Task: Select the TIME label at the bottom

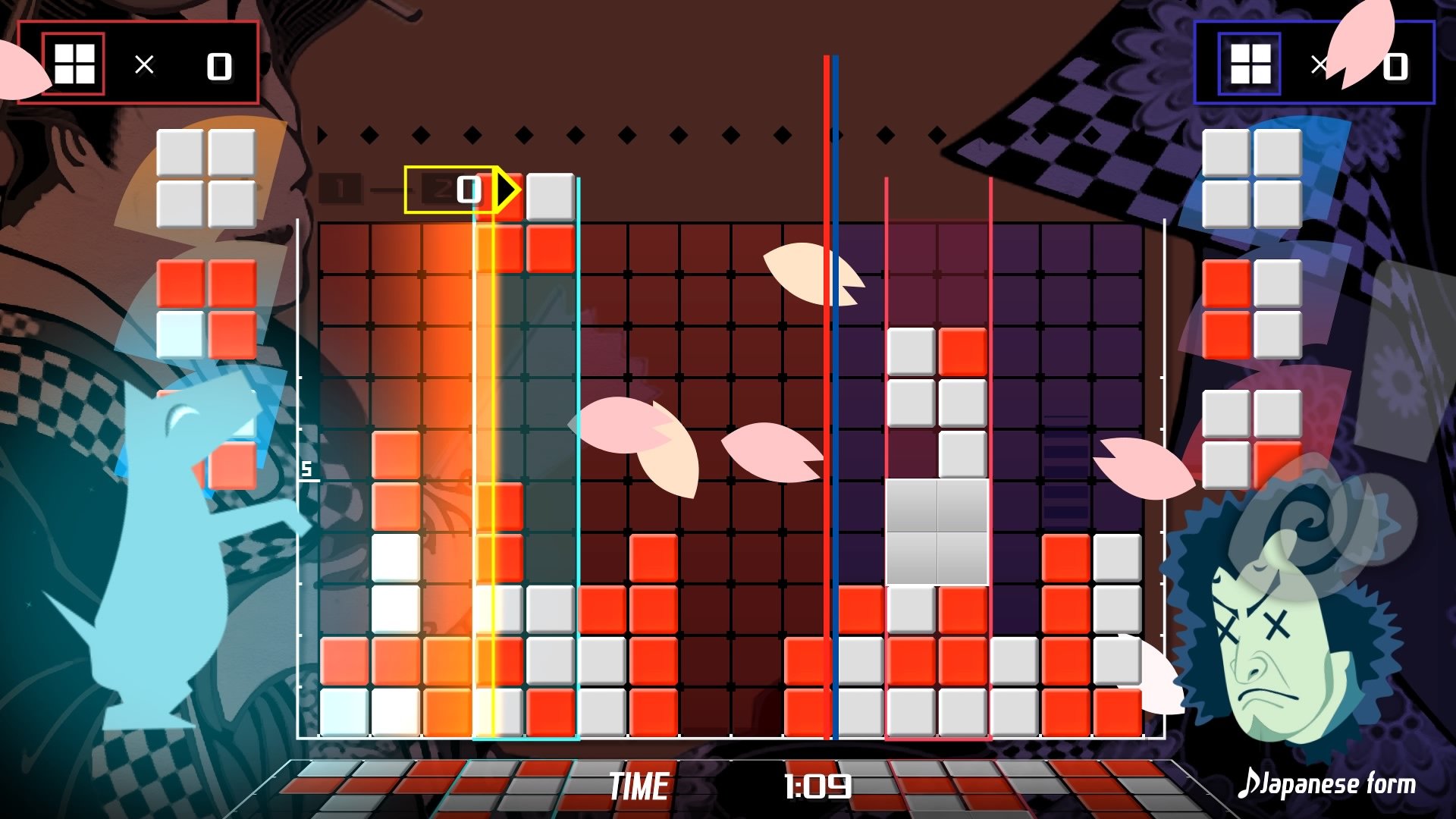Action: (x=639, y=786)
